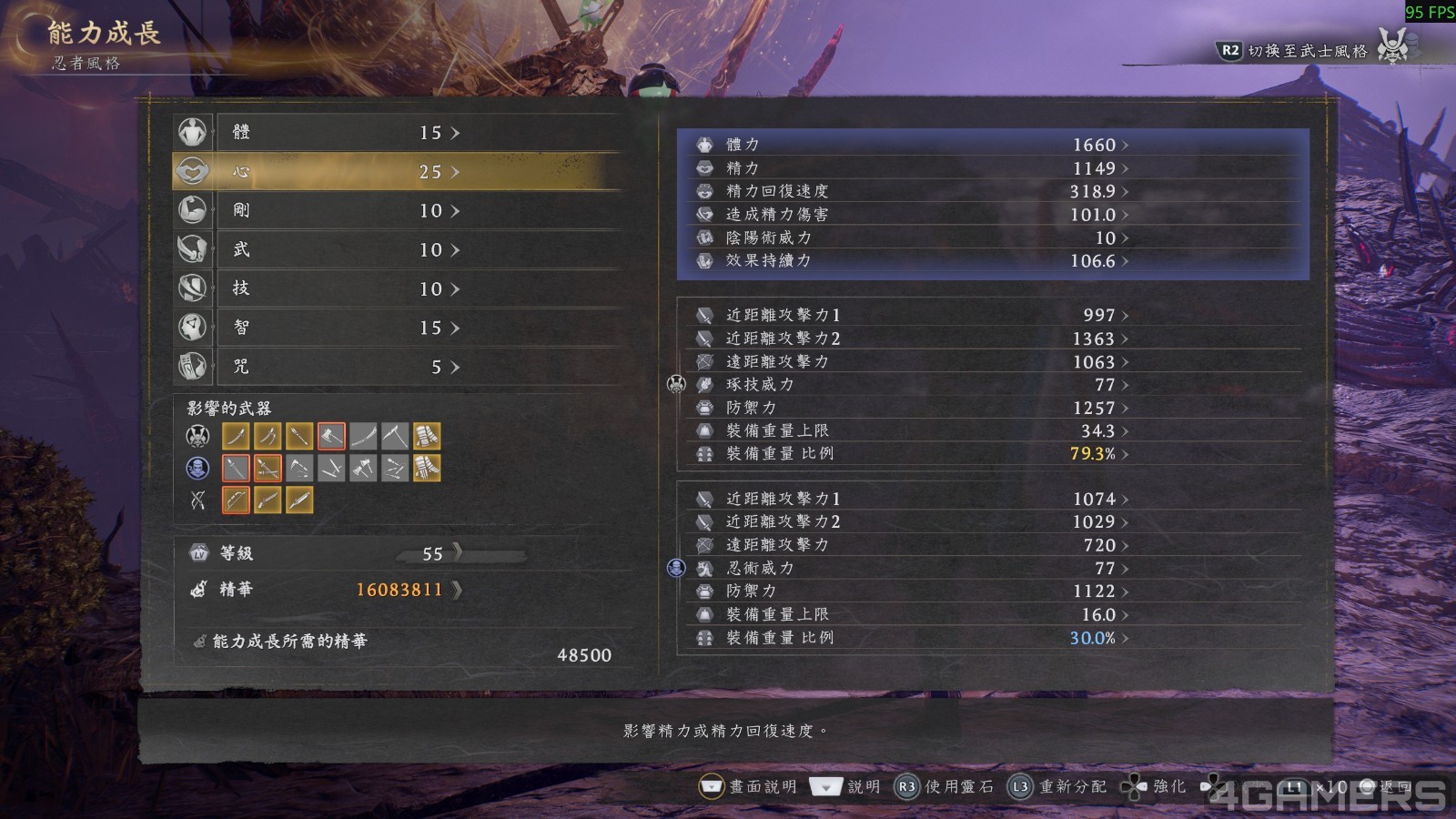Select the katana weapon icon under samurai weapons

pos(236,435)
